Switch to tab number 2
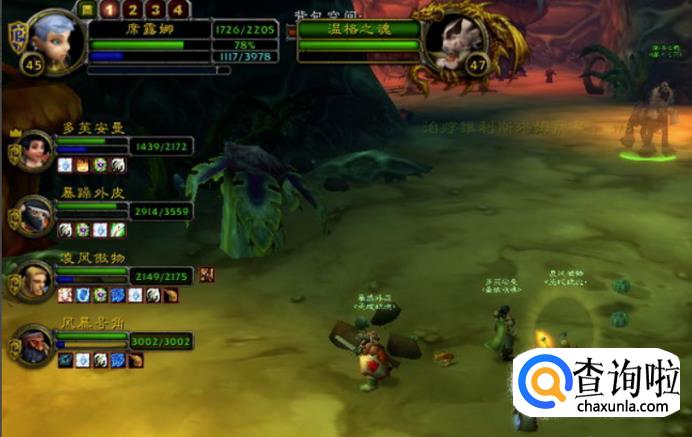Image resolution: width=692 pixels, height=437 pixels. [131, 10]
